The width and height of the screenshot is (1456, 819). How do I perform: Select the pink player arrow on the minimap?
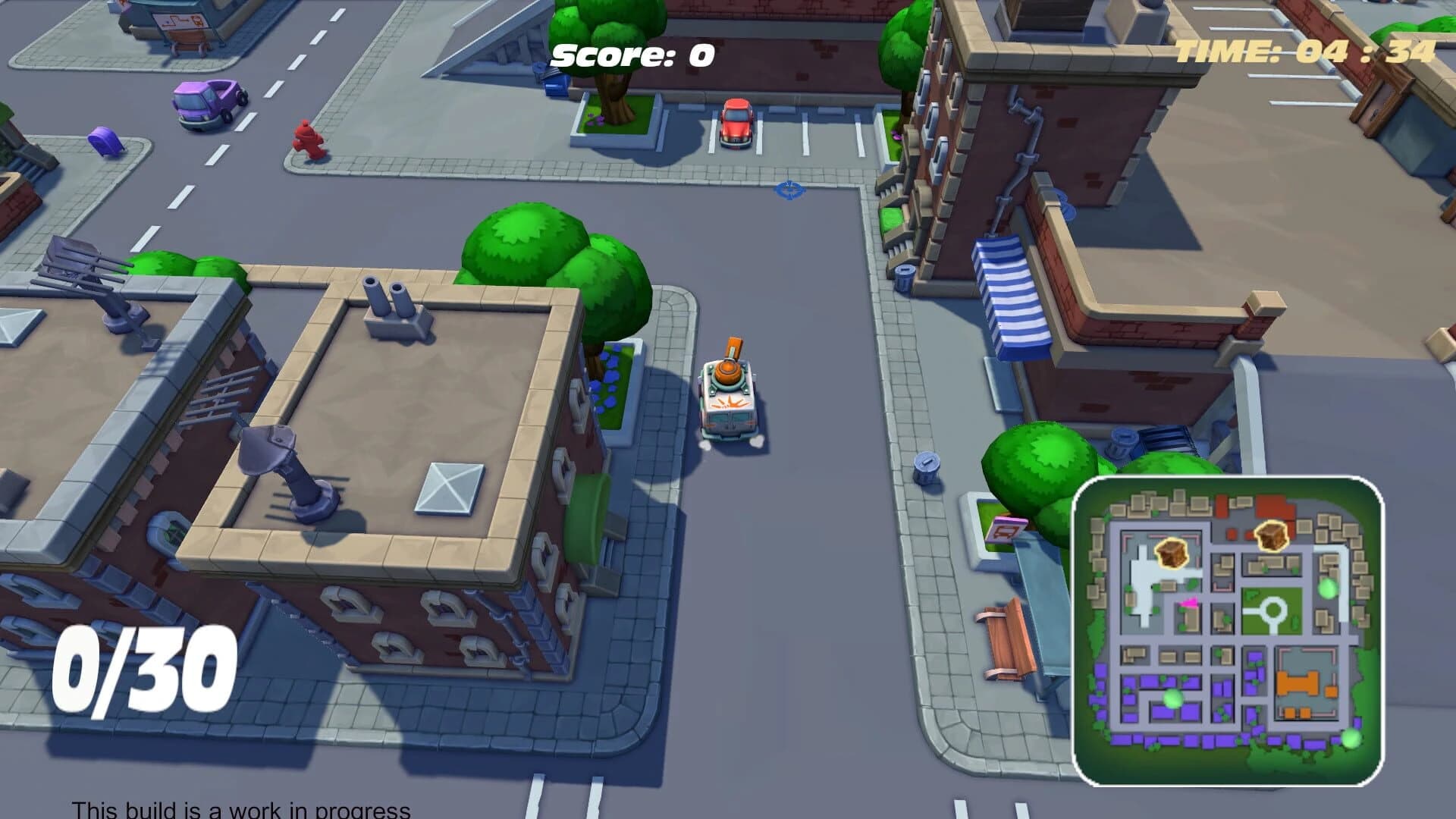click(1190, 603)
